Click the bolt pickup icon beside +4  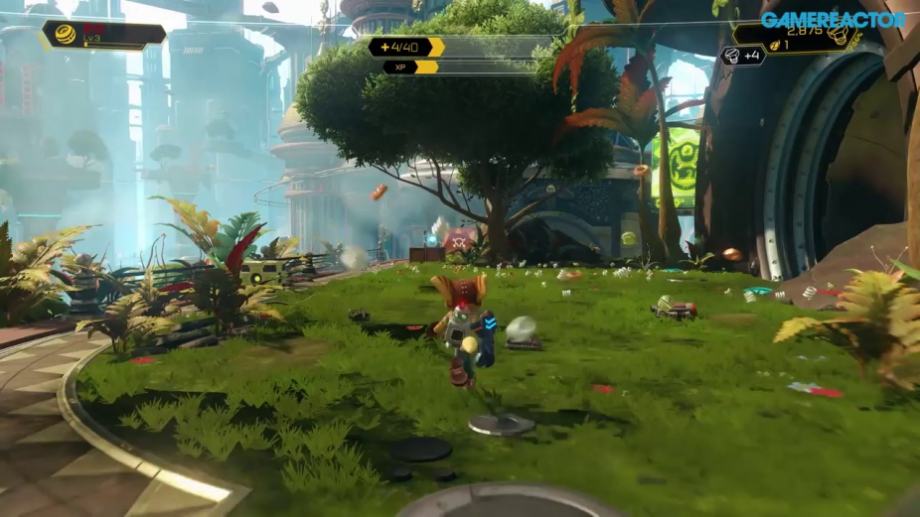[x=731, y=56]
